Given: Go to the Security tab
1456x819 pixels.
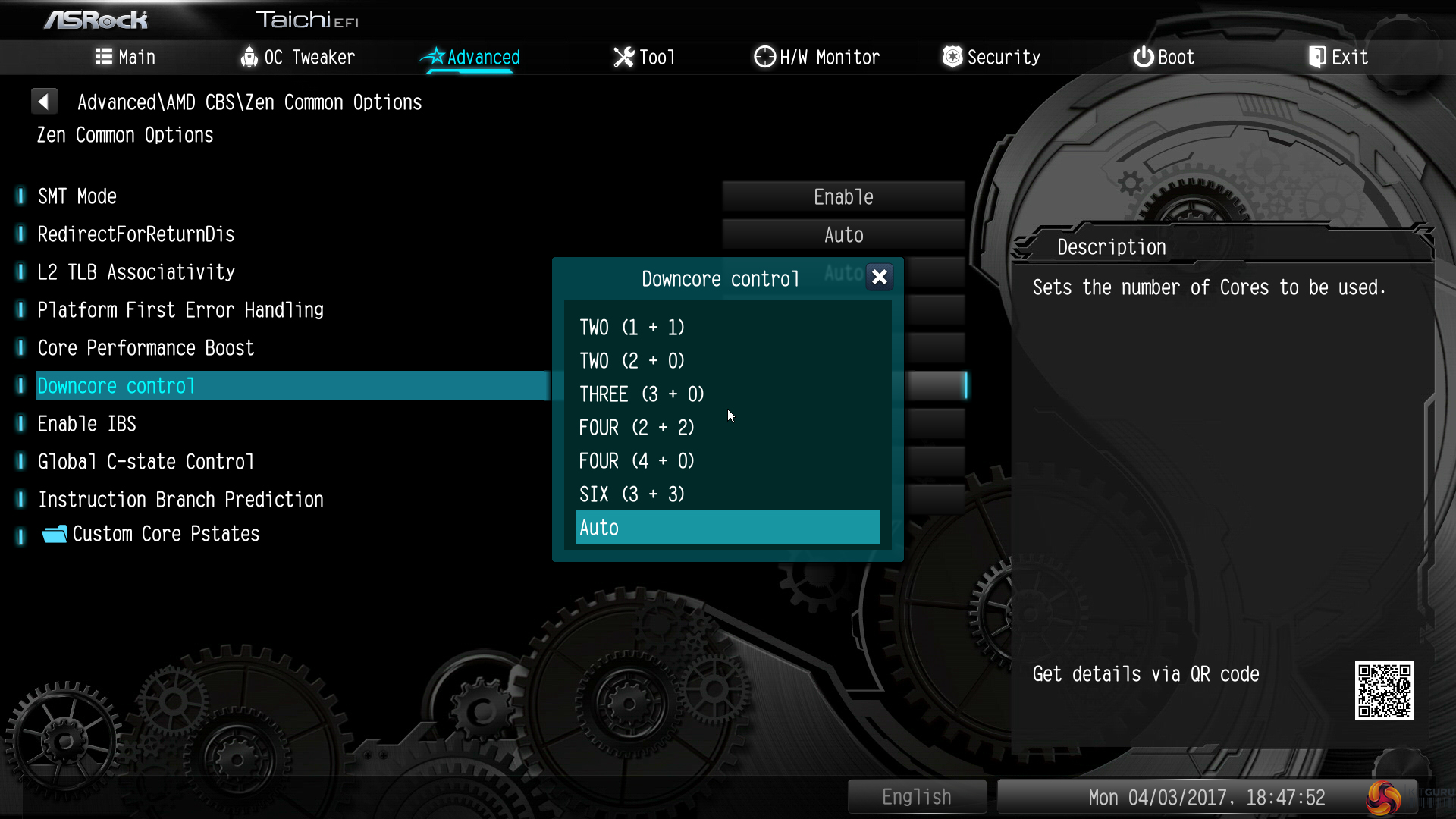Looking at the screenshot, I should 991,58.
